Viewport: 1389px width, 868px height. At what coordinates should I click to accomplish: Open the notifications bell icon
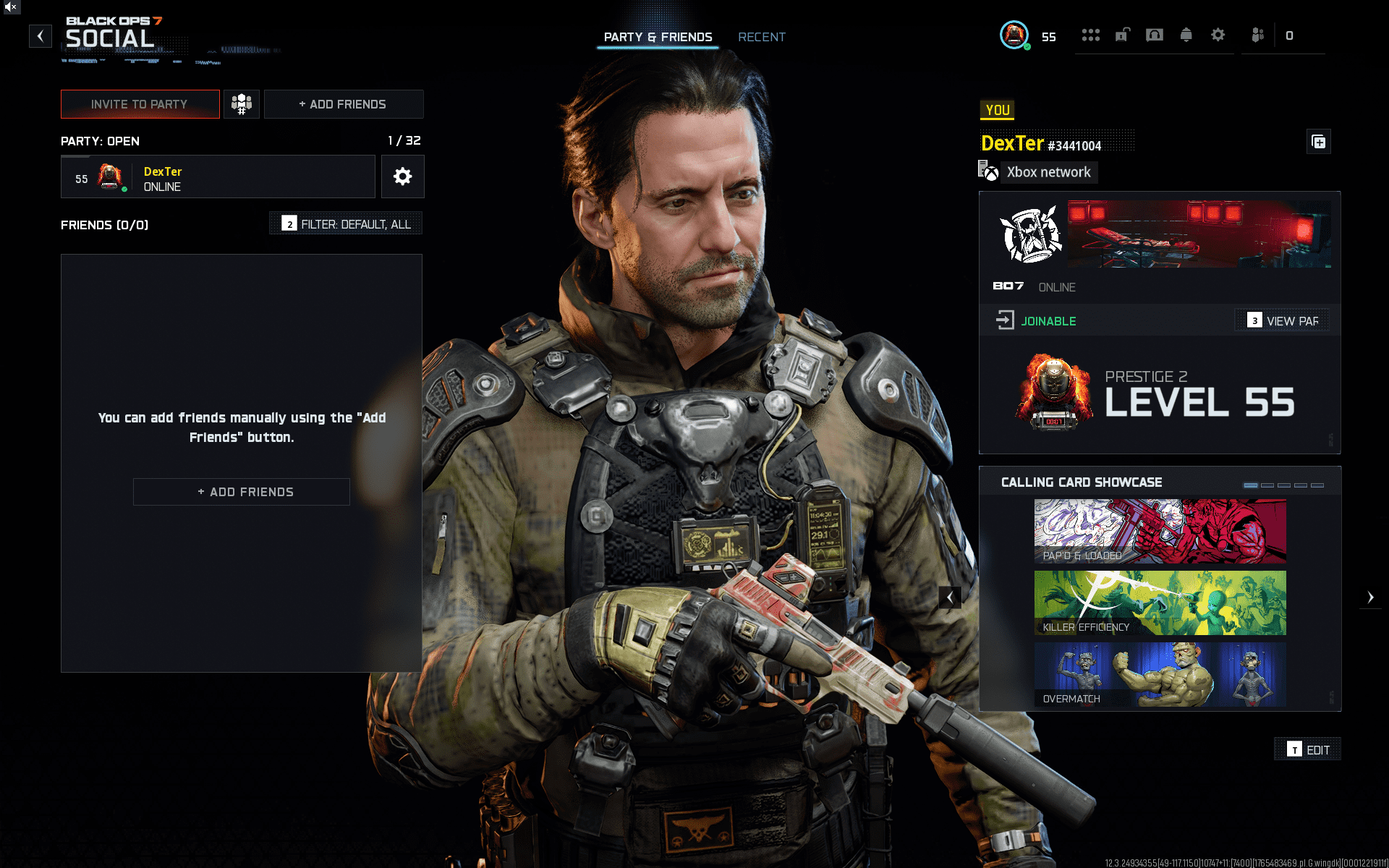point(1186,35)
